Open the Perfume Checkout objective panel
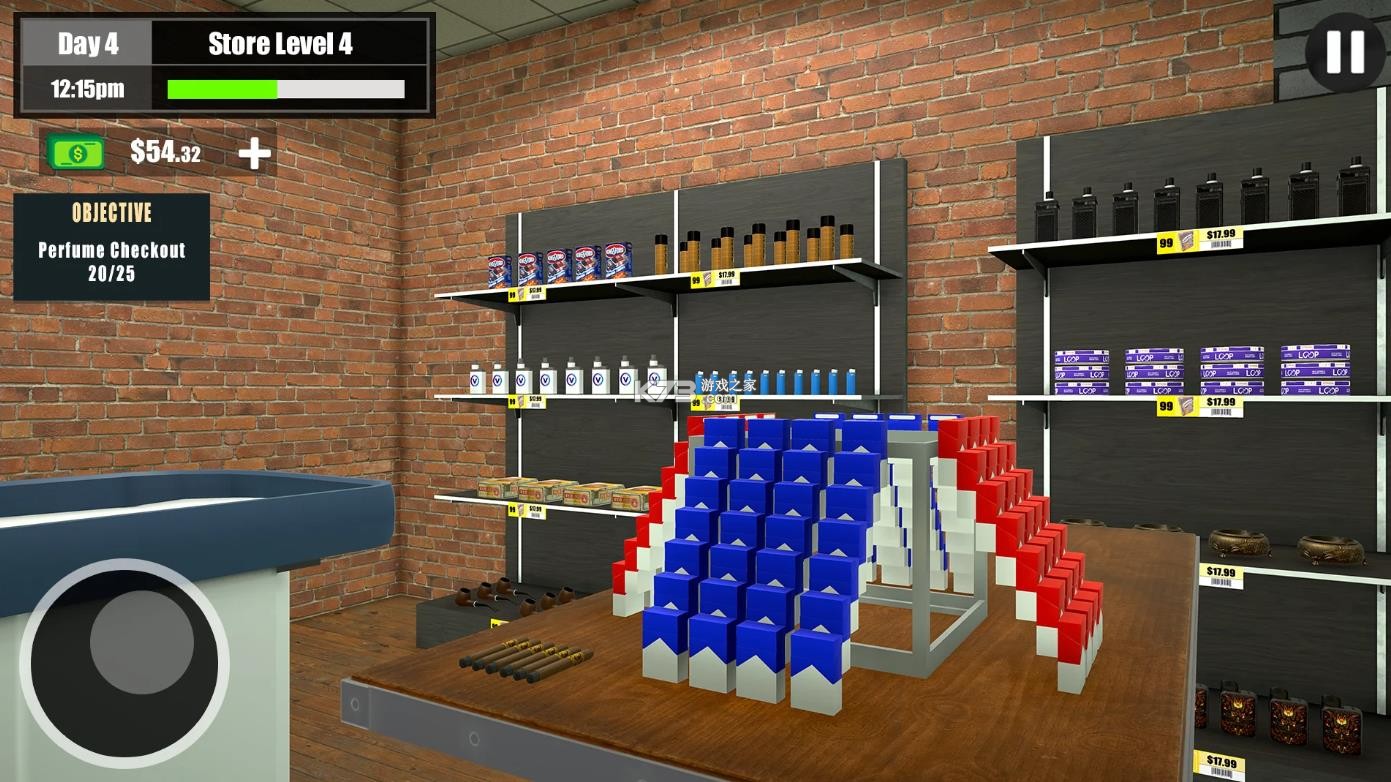1391x782 pixels. [x=110, y=245]
